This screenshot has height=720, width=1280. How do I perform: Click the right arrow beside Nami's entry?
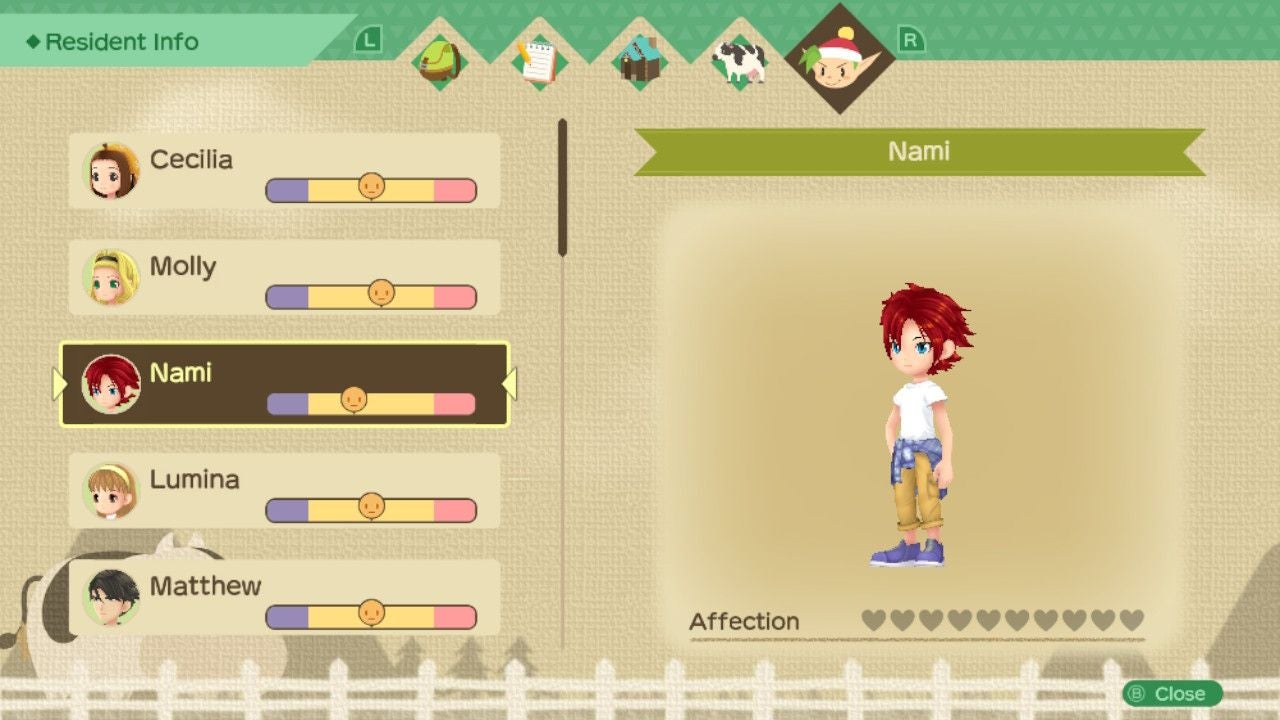pyautogui.click(x=508, y=384)
